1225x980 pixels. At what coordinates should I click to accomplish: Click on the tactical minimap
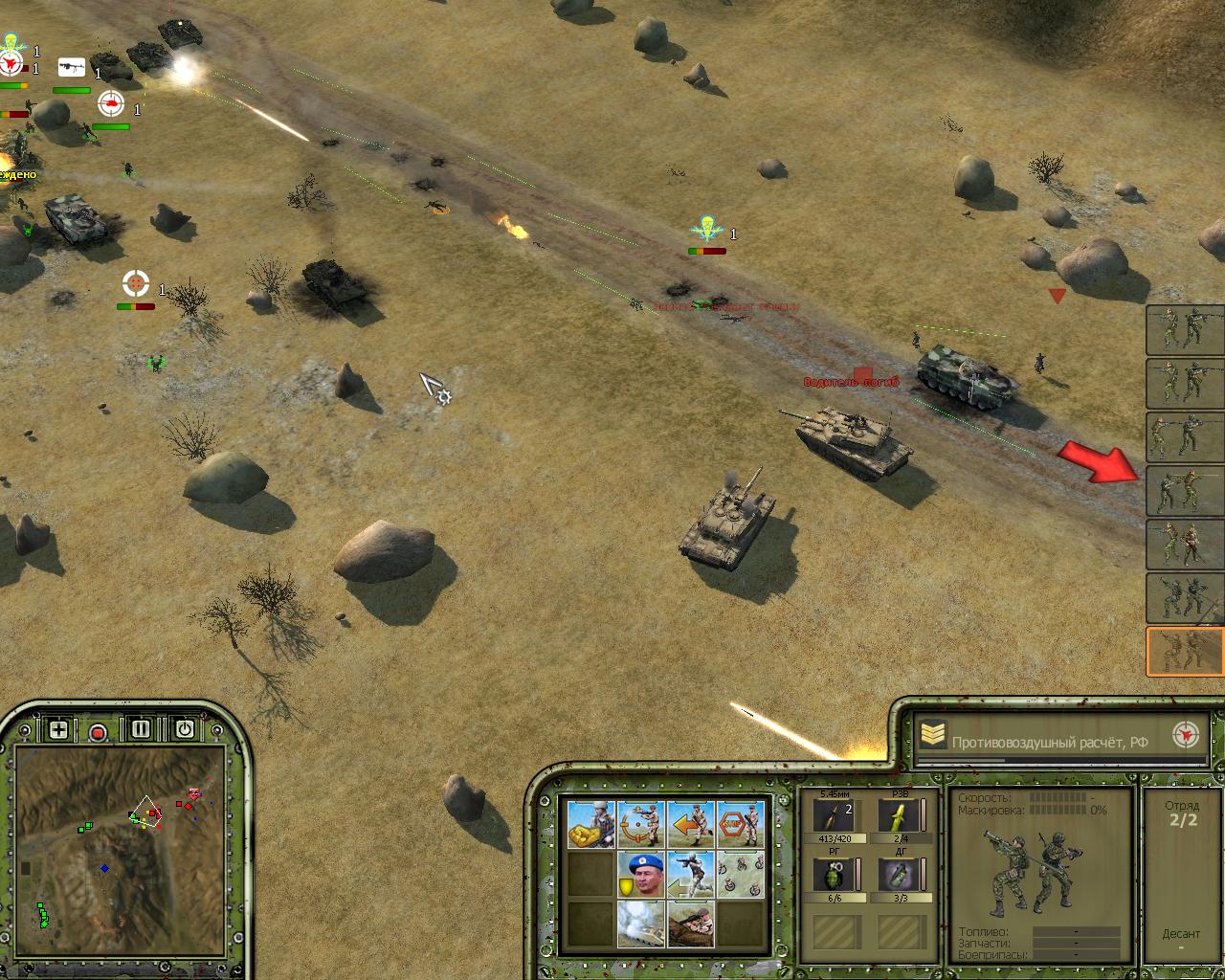[121, 852]
